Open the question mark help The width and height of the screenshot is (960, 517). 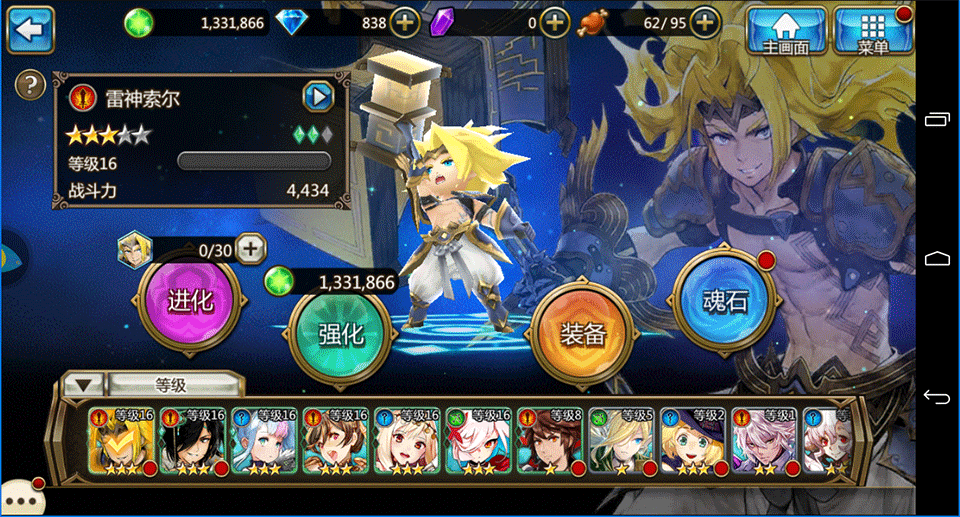[x=32, y=83]
